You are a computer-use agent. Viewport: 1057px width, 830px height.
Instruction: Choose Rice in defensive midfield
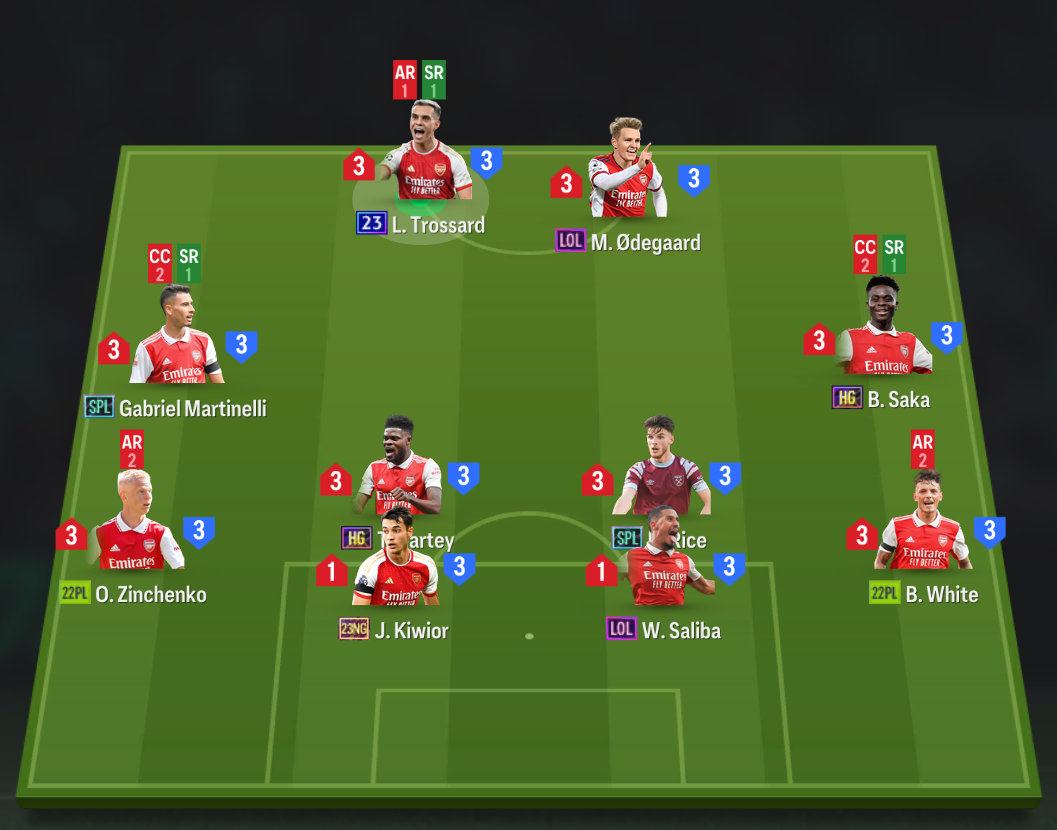pyautogui.click(x=661, y=463)
